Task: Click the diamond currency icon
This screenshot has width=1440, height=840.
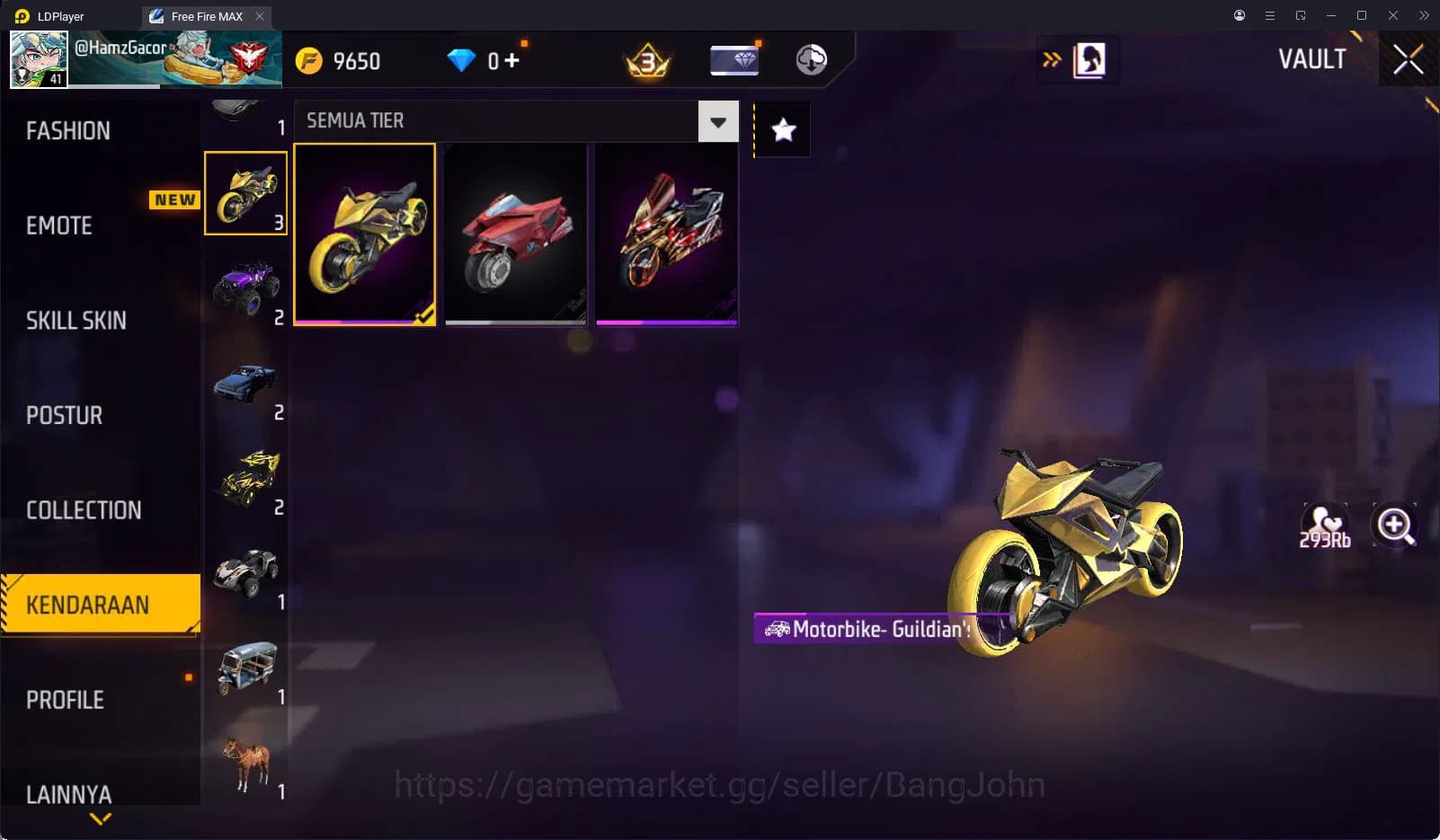Action: [x=461, y=60]
